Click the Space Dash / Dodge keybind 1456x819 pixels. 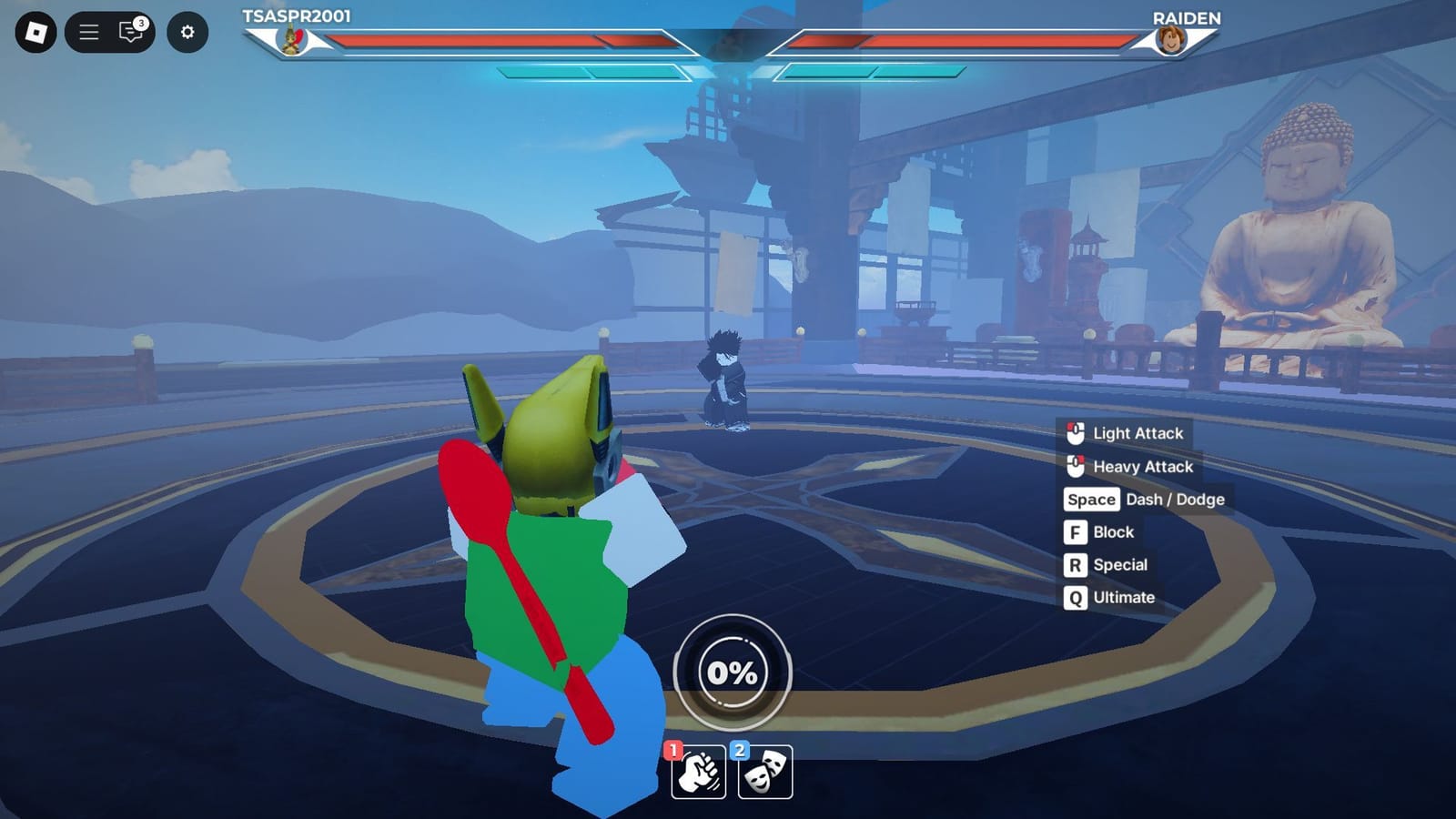click(1092, 500)
